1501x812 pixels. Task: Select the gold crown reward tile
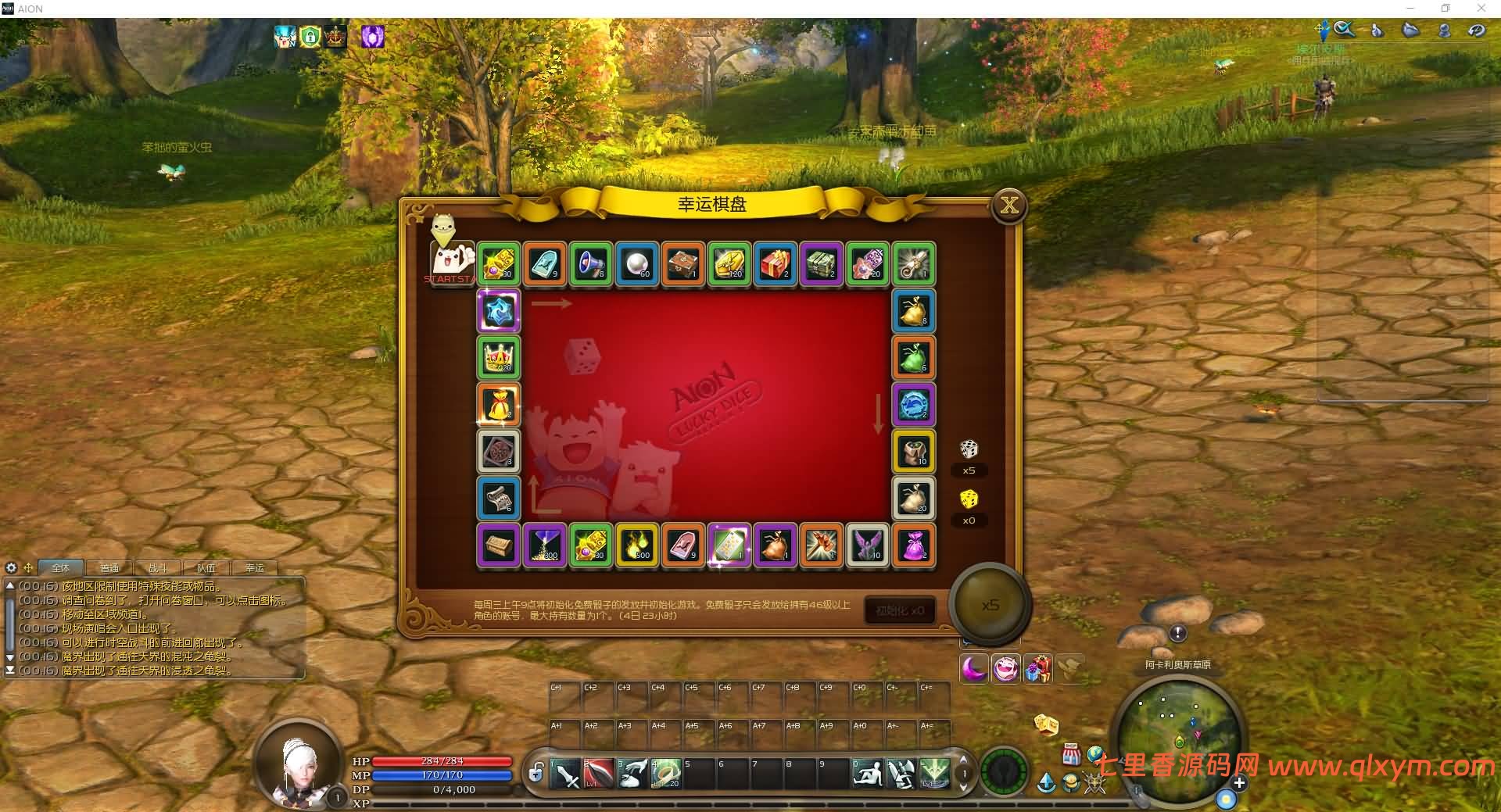pos(499,357)
